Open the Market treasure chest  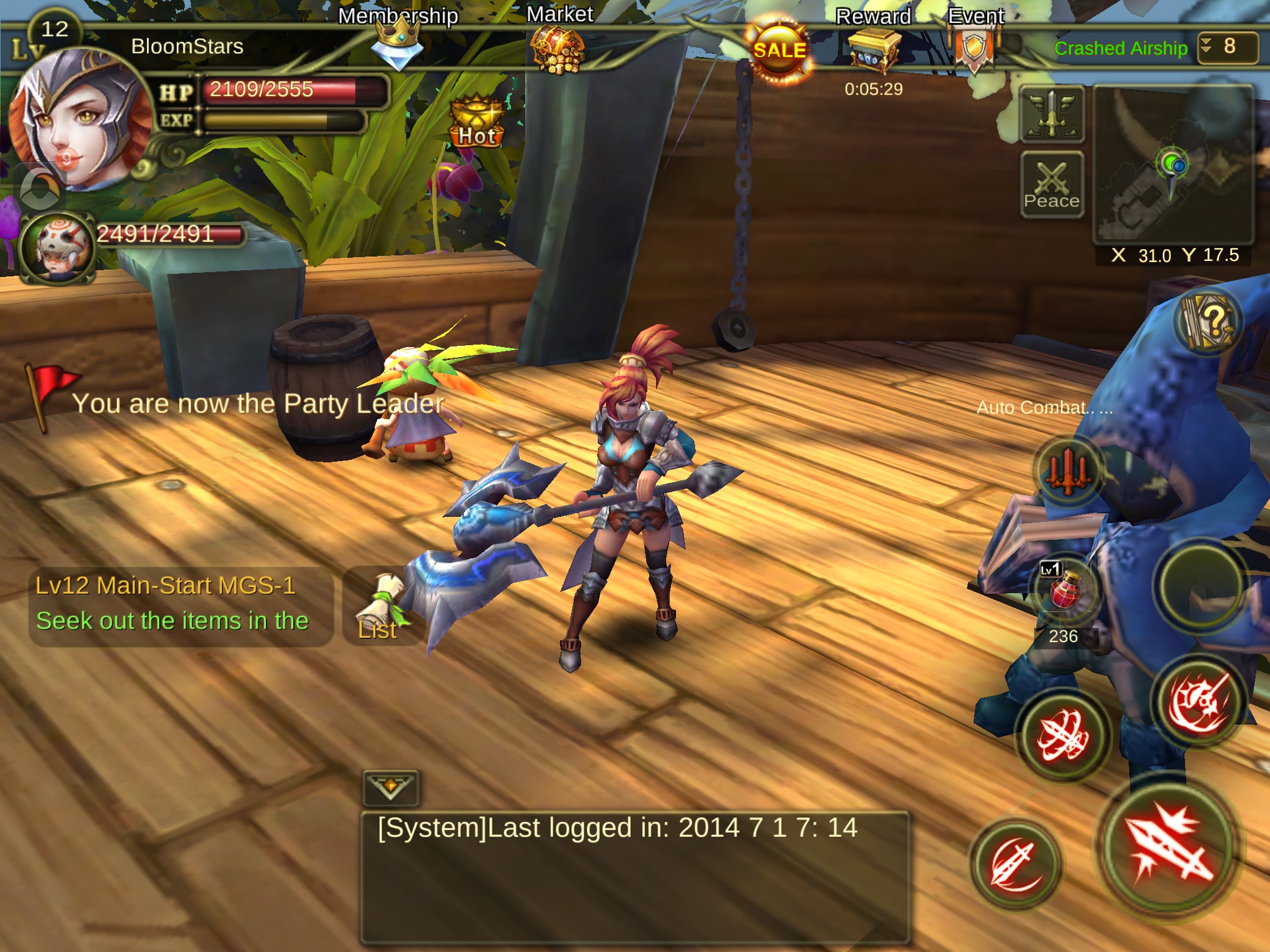[558, 50]
